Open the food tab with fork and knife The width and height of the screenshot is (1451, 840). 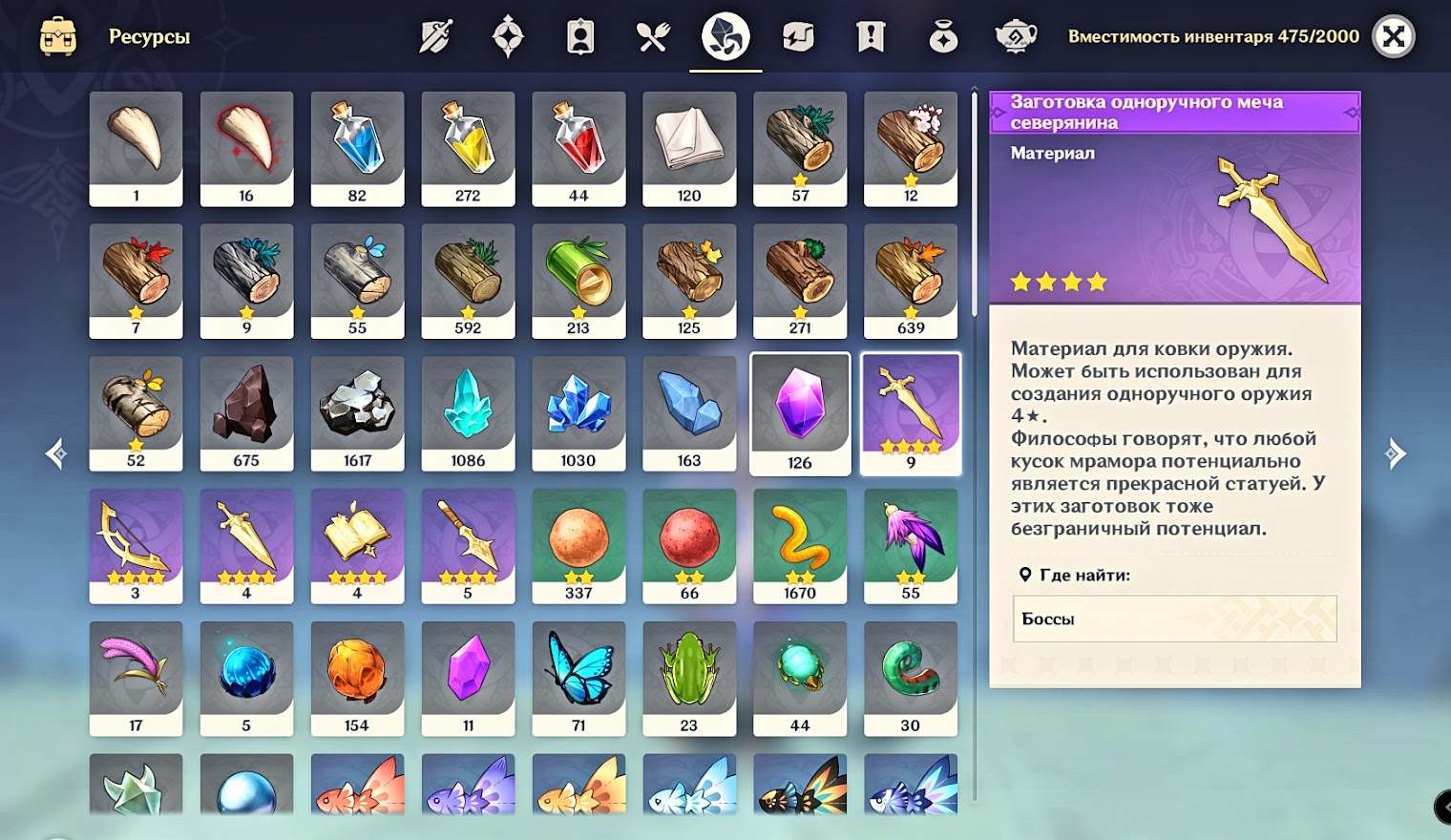(x=653, y=37)
